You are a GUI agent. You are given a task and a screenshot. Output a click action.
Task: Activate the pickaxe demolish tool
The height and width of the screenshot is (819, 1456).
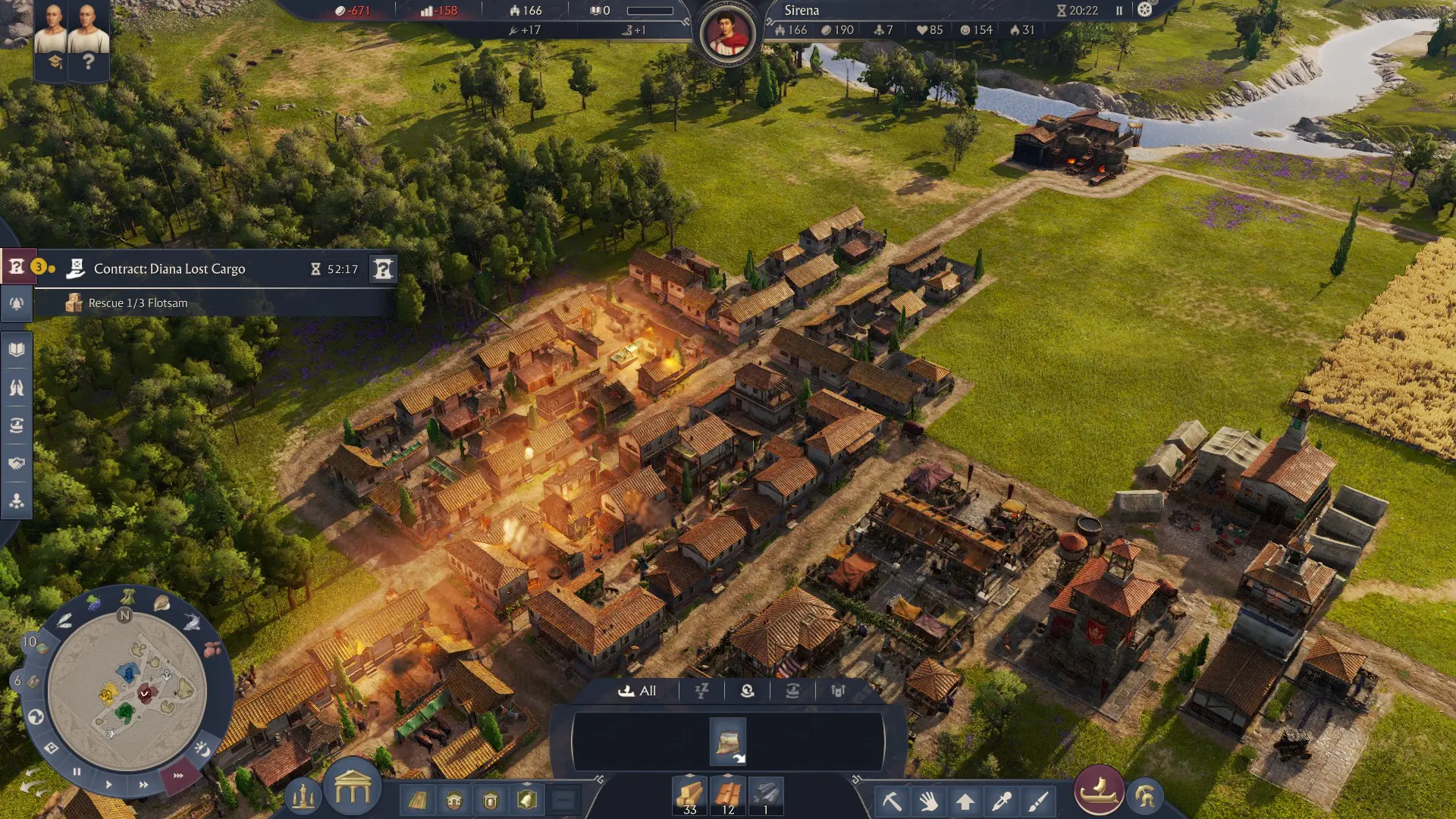(892, 801)
